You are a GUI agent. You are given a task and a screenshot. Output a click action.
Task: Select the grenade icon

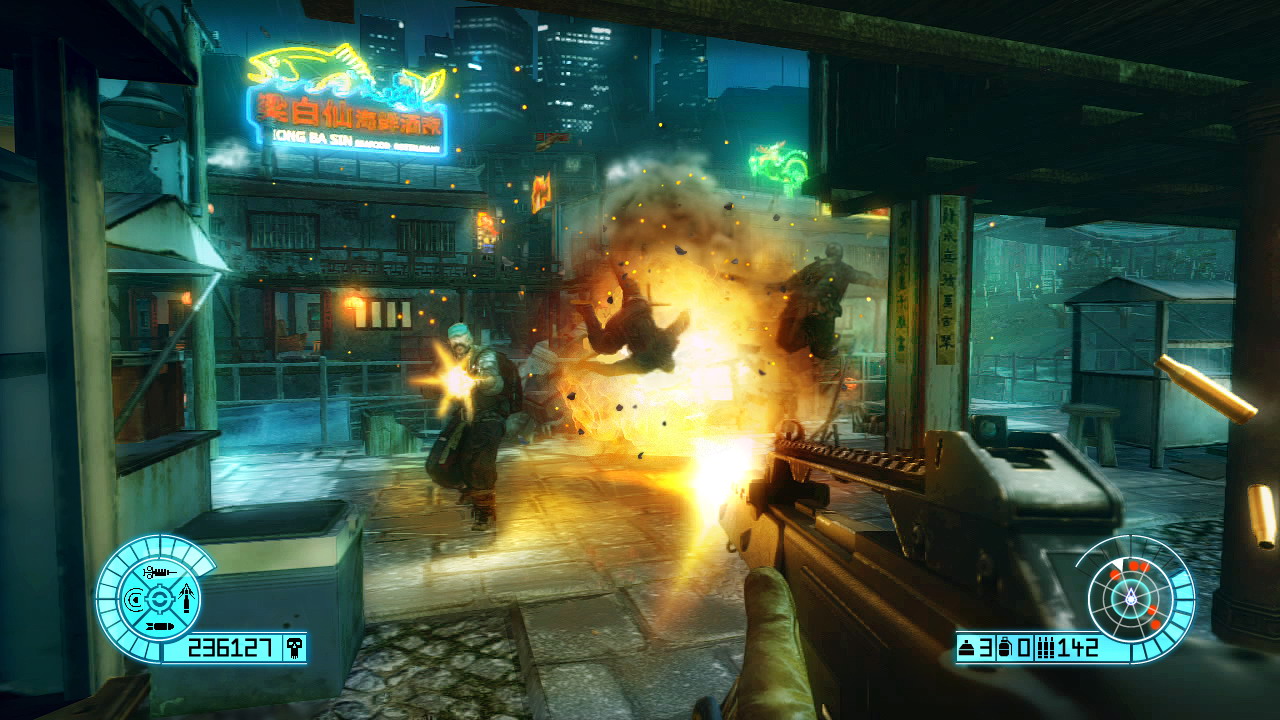tap(1005, 649)
